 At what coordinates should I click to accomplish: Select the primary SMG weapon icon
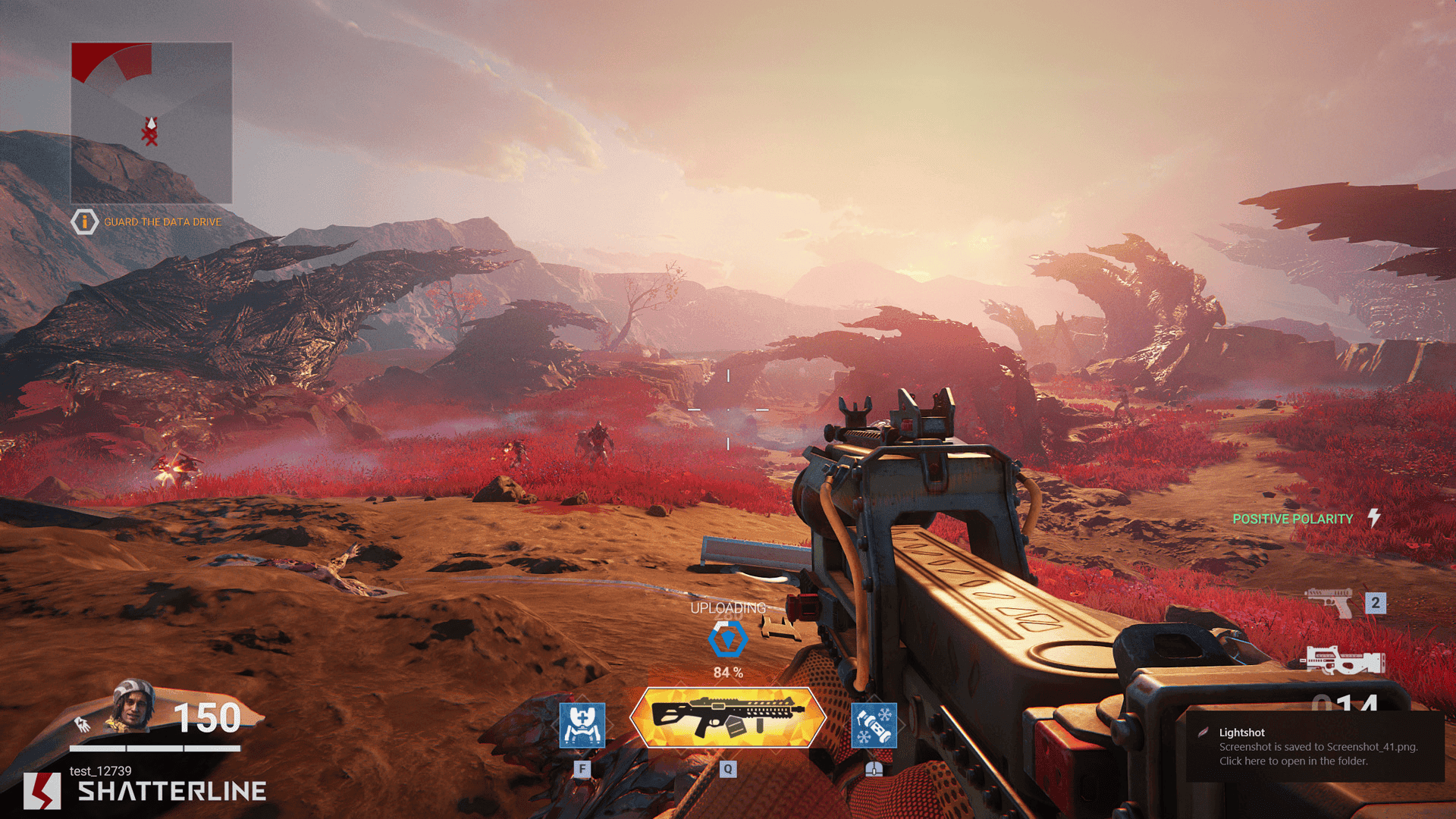click(x=1343, y=661)
